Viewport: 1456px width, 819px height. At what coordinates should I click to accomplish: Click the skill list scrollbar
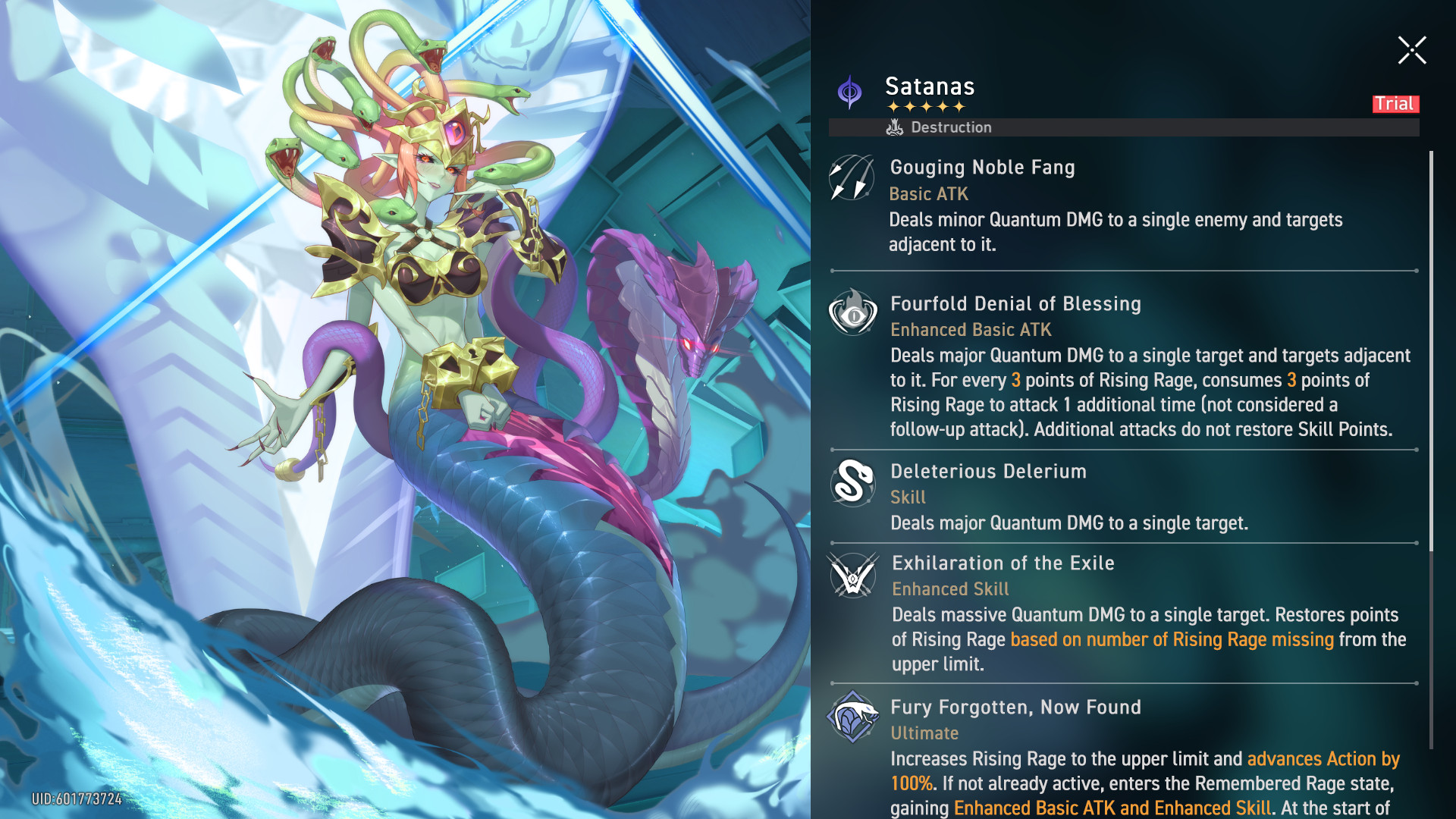(x=1431, y=349)
